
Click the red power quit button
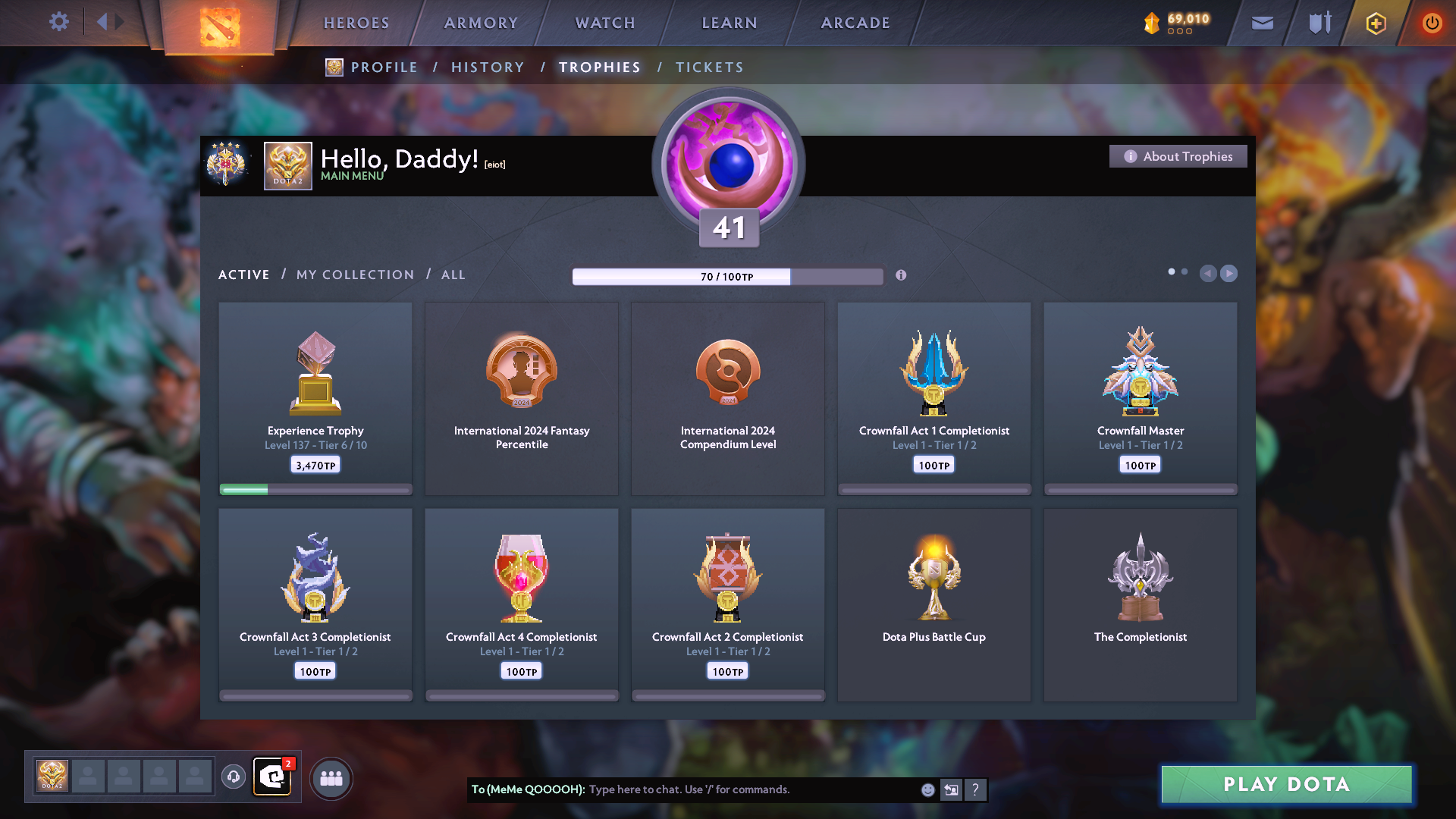(x=1431, y=23)
